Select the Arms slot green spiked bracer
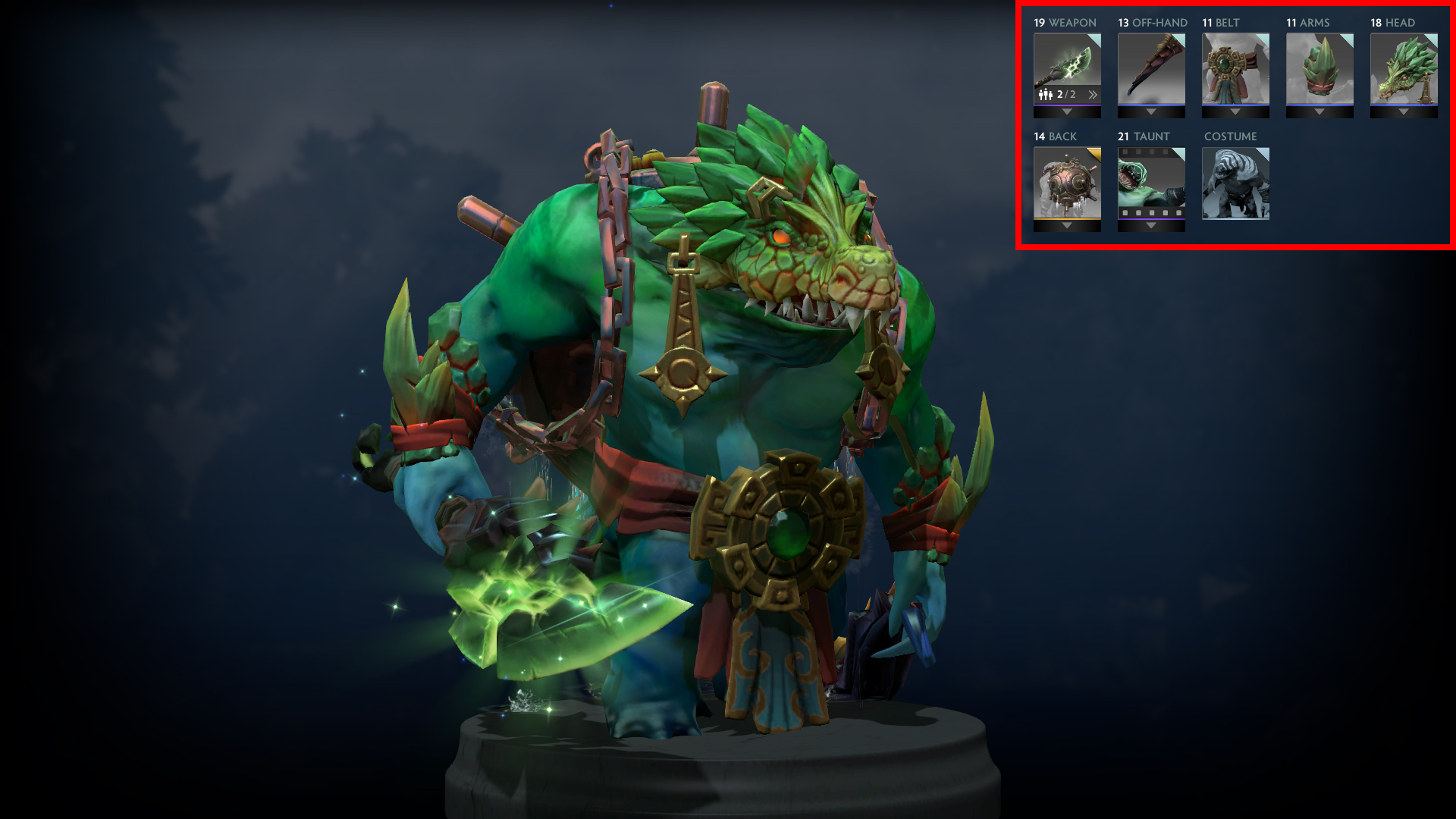 (1319, 68)
